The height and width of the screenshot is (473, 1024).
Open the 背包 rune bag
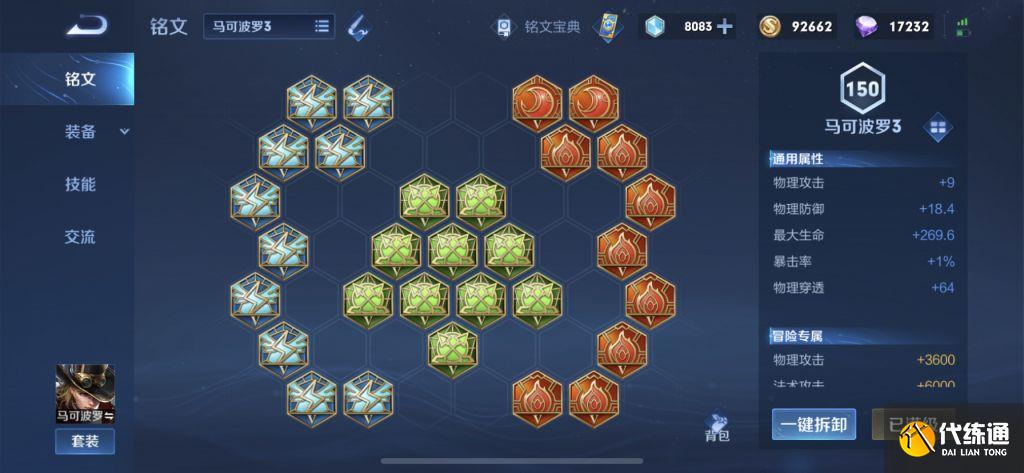[x=717, y=427]
